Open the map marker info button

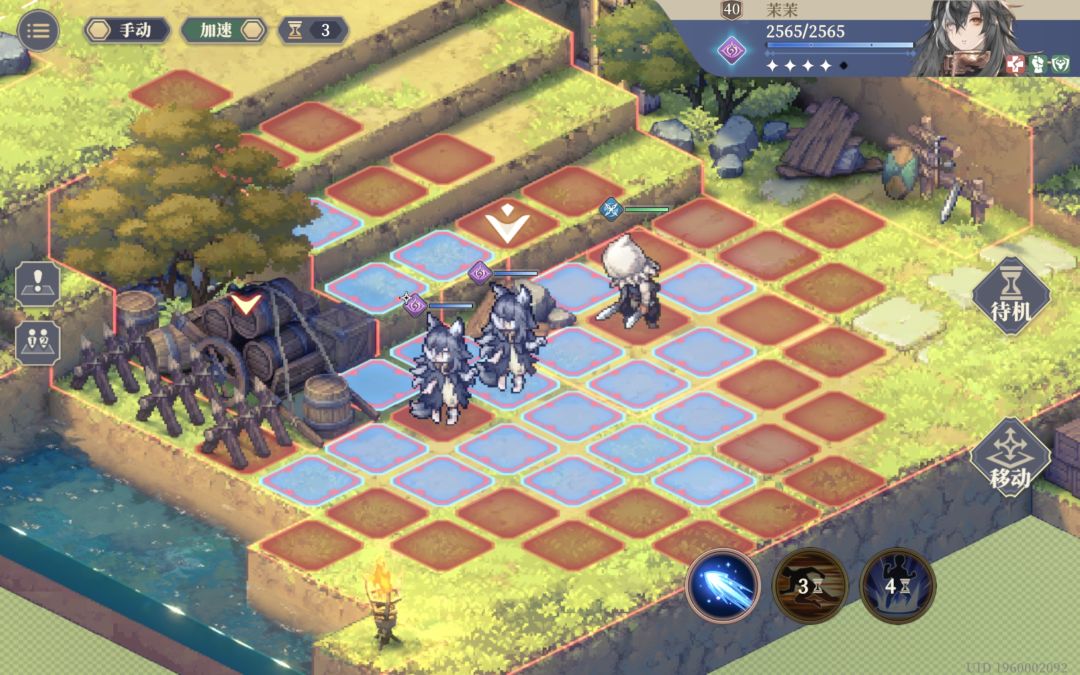pyautogui.click(x=37, y=286)
